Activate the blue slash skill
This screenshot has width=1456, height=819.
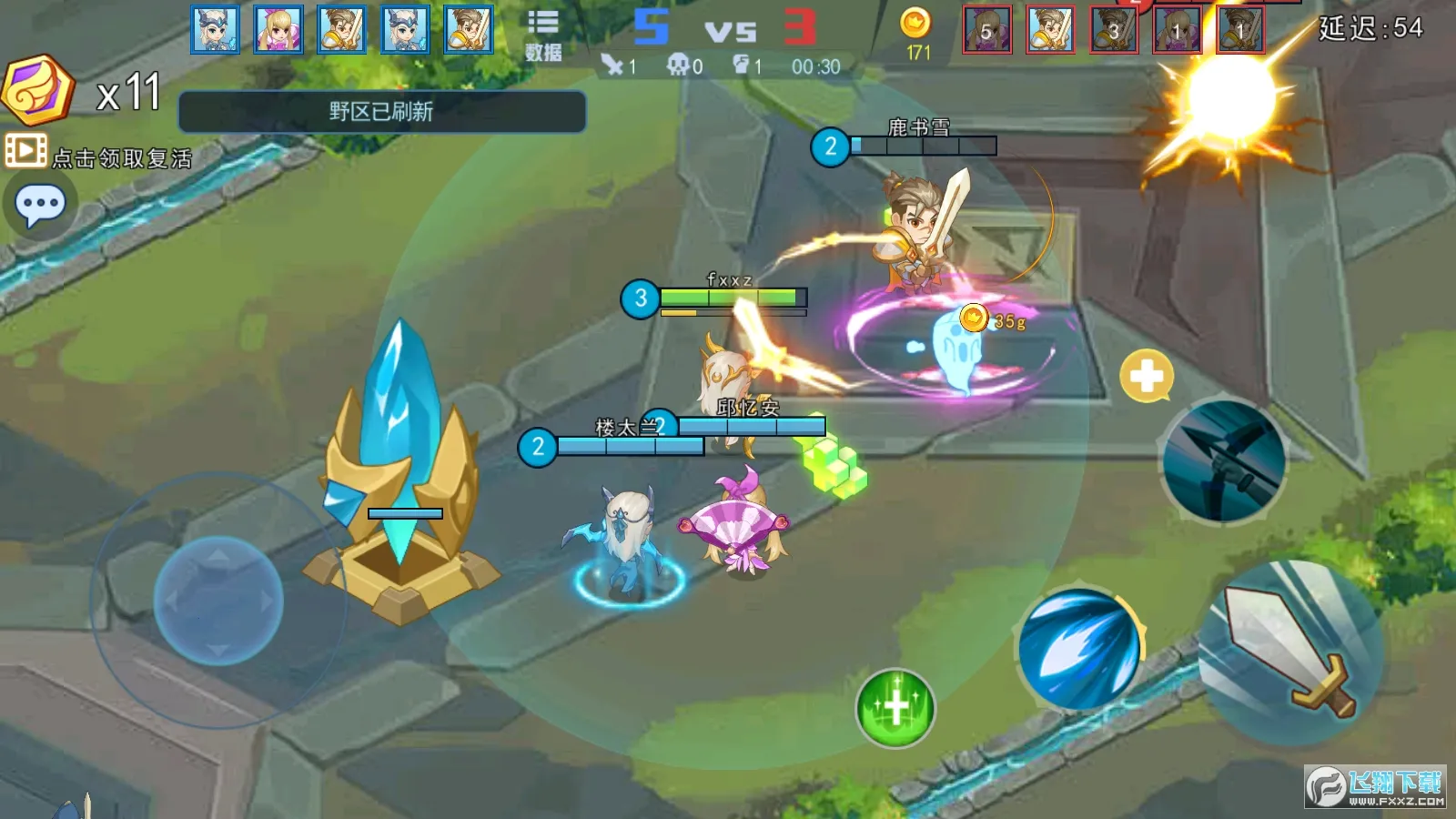click(1079, 650)
